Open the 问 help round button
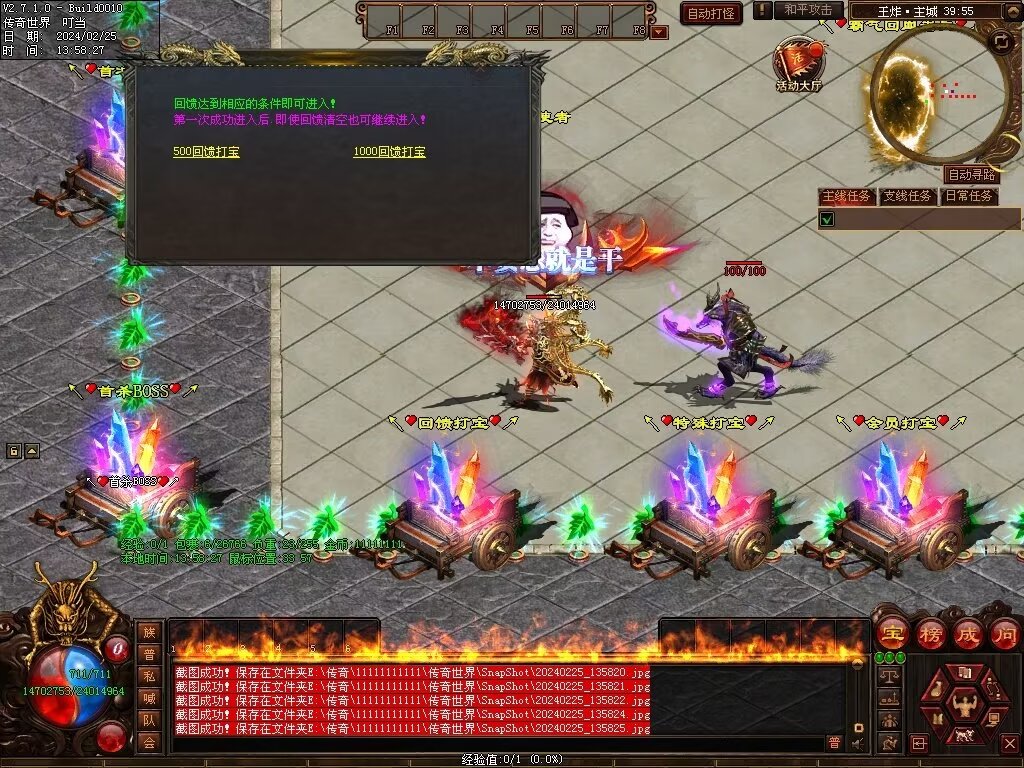The width and height of the screenshot is (1024, 768). coord(1004,633)
